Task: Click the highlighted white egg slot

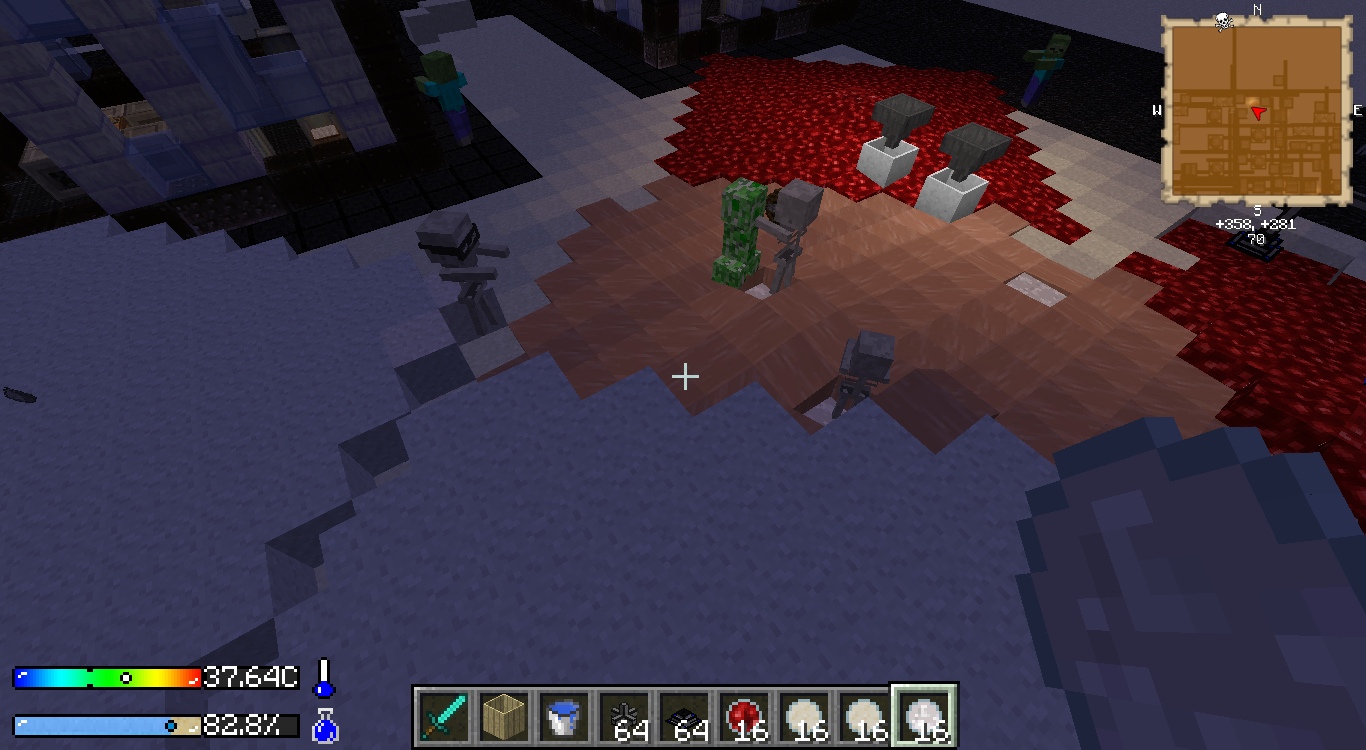Action: (x=924, y=716)
